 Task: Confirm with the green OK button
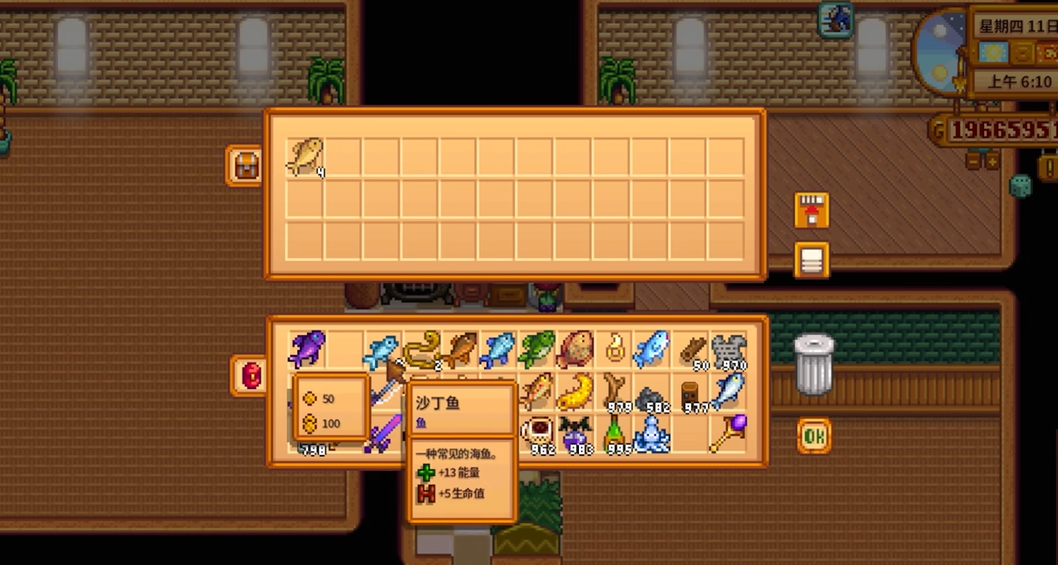[814, 436]
